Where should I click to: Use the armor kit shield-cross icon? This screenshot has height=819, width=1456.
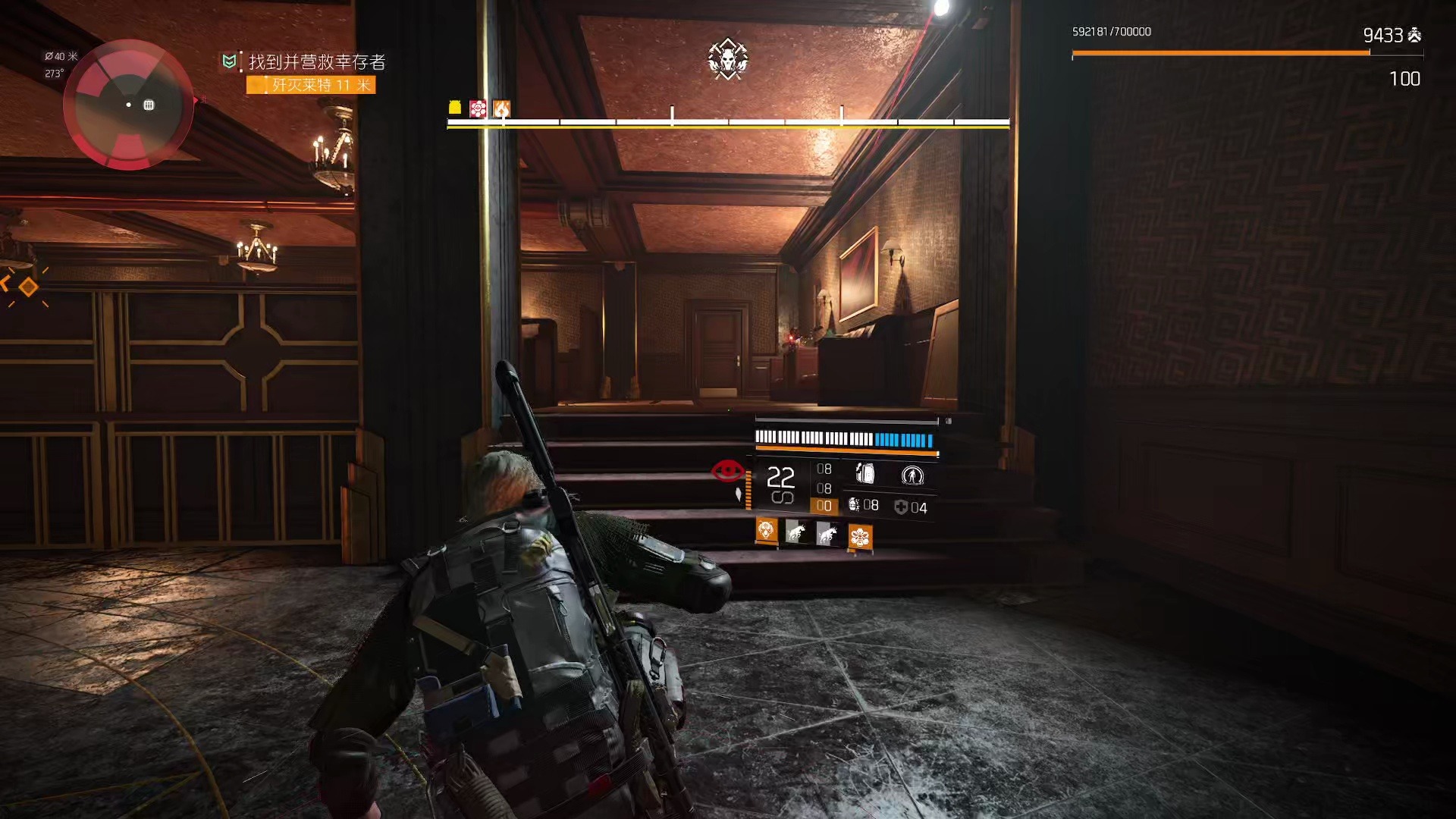(x=901, y=507)
